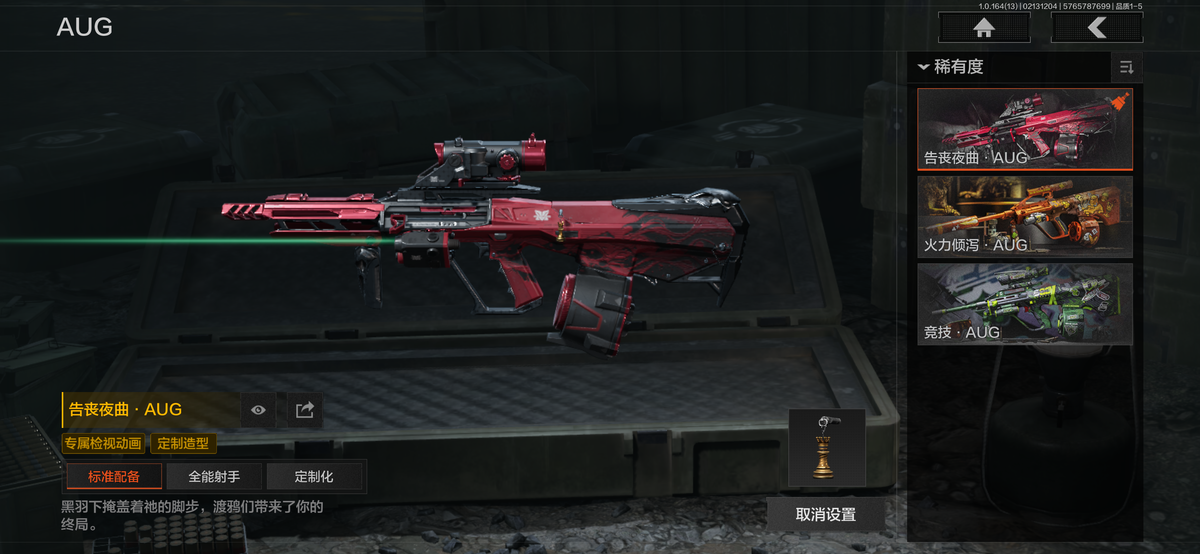Viewport: 1200px width, 554px height.
Task: Select the 告丧夜曲·AUG skin thumbnail
Action: 1025,129
